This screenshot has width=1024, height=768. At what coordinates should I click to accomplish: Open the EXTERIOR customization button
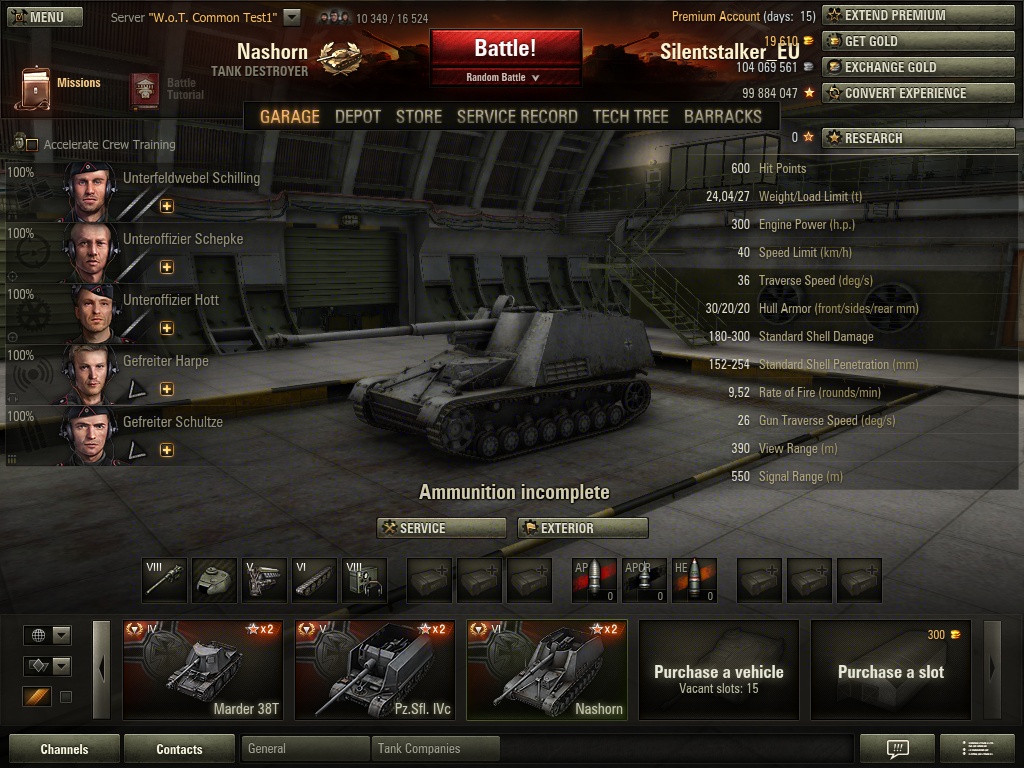coord(582,528)
